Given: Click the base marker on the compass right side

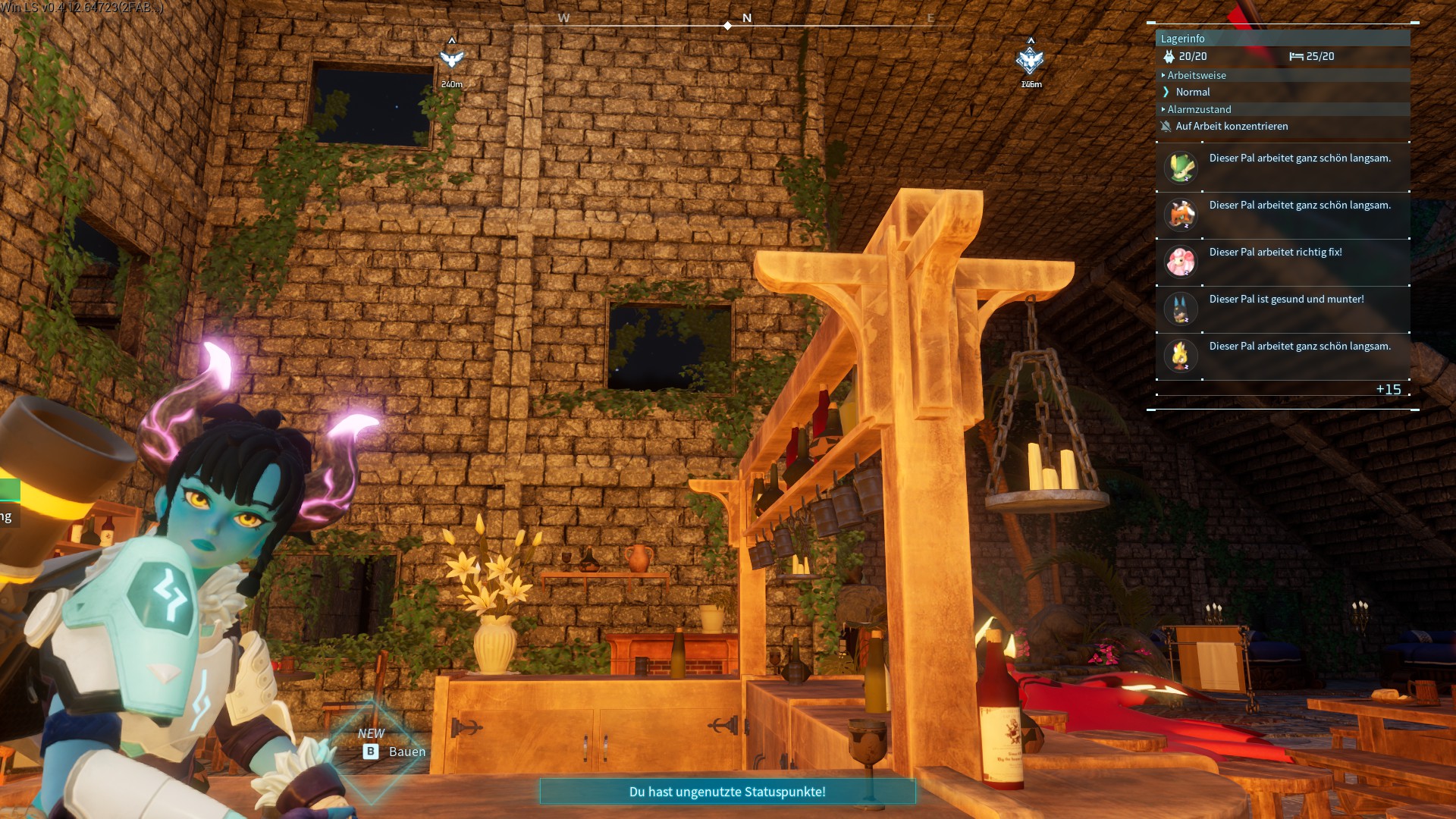Looking at the screenshot, I should [x=1030, y=60].
